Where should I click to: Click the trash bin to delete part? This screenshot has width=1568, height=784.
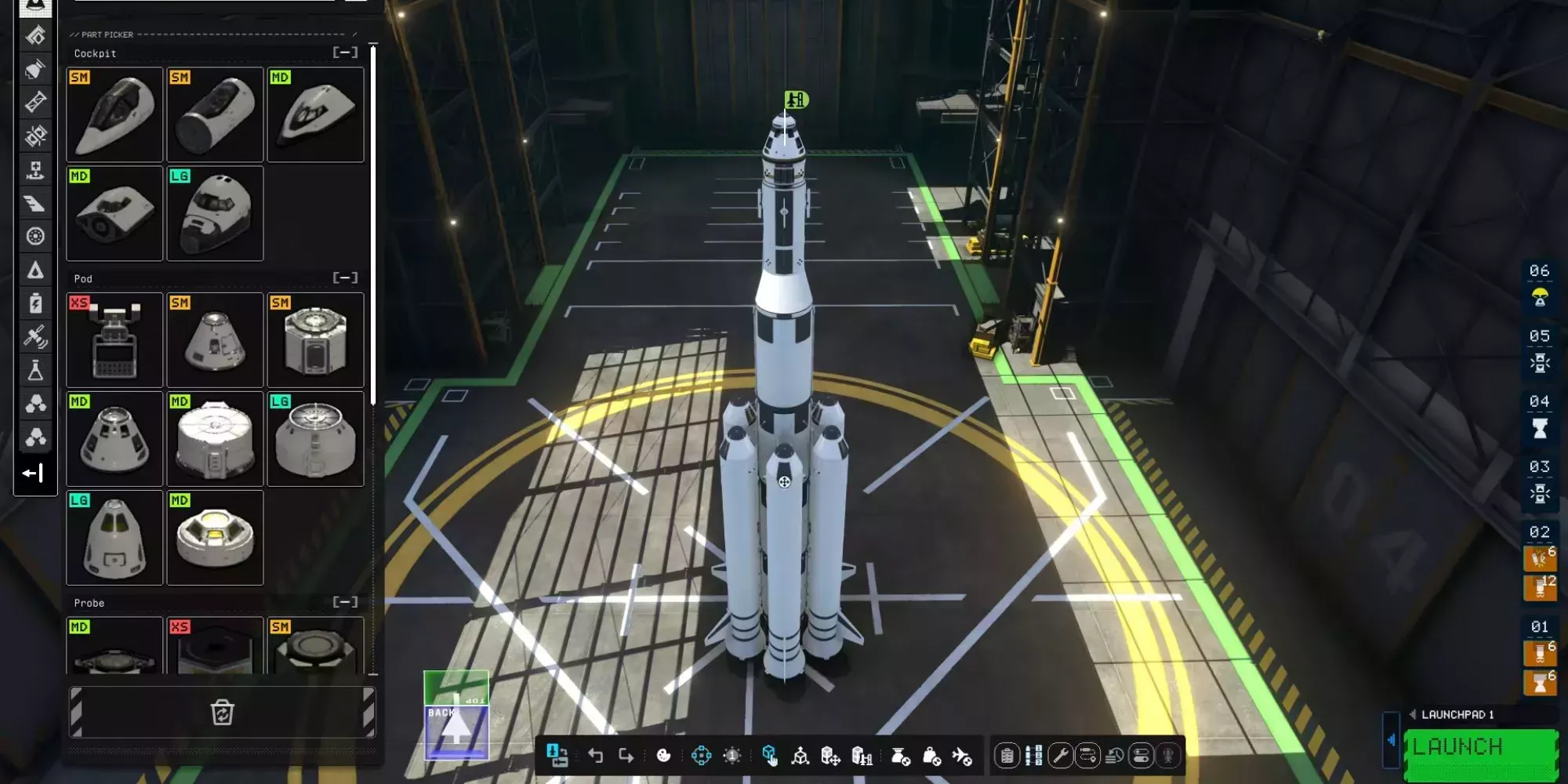click(223, 713)
